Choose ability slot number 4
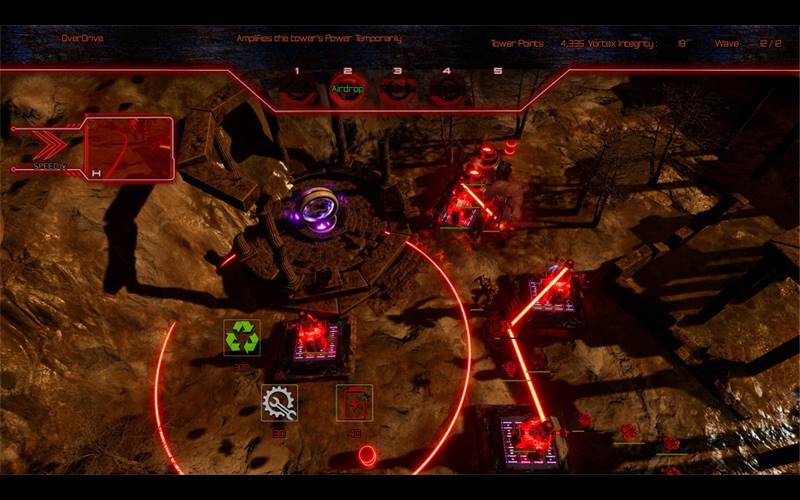 [x=446, y=89]
